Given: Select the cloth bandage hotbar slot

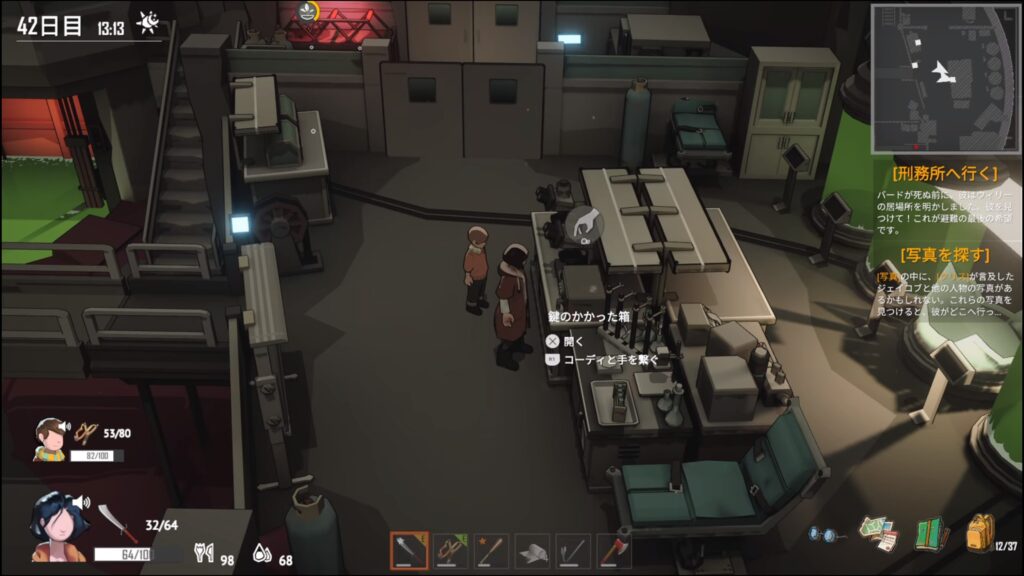Looking at the screenshot, I should 532,551.
